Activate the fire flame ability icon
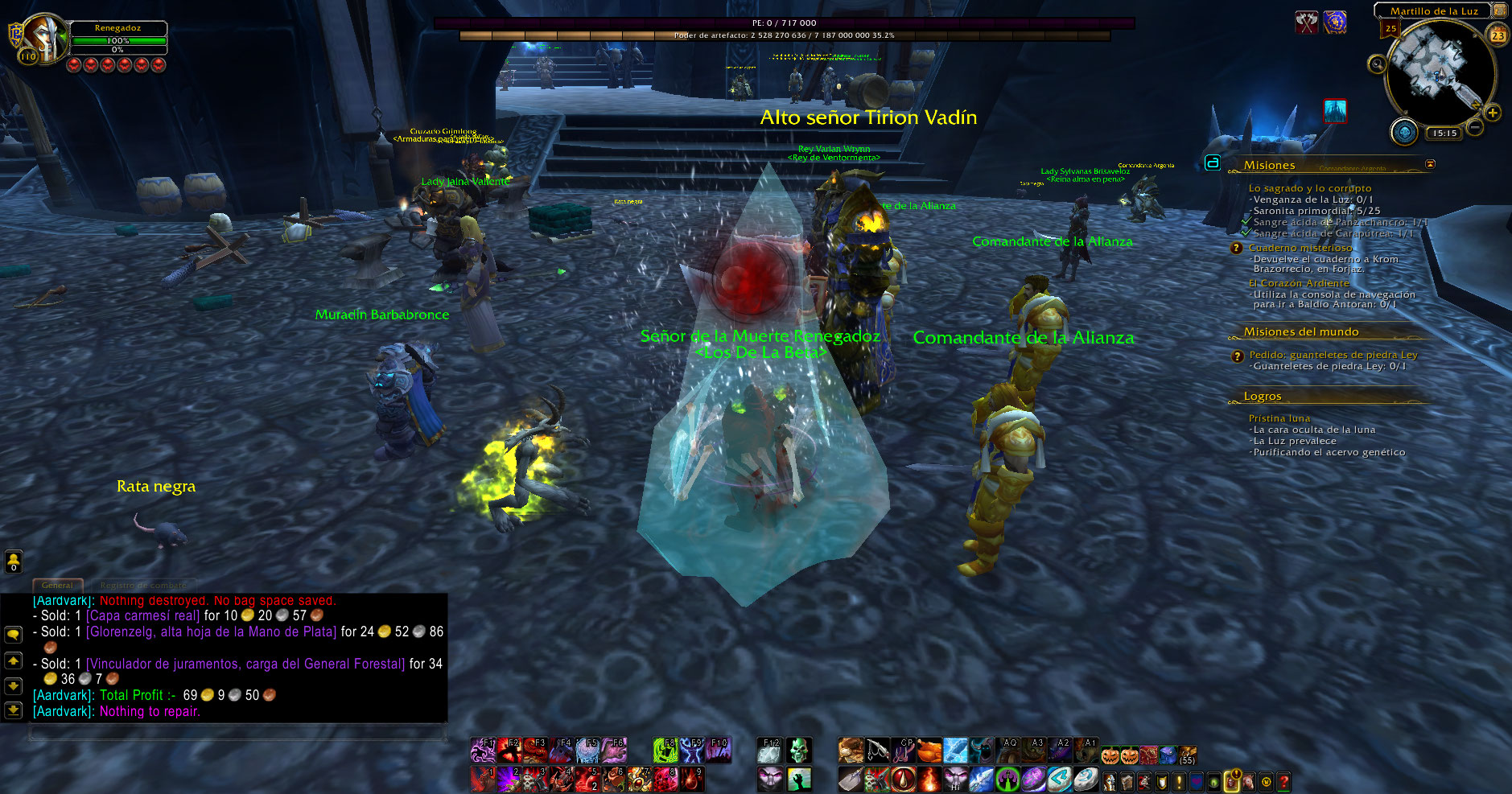Screen dimensions: 1512x794 pyautogui.click(x=929, y=779)
